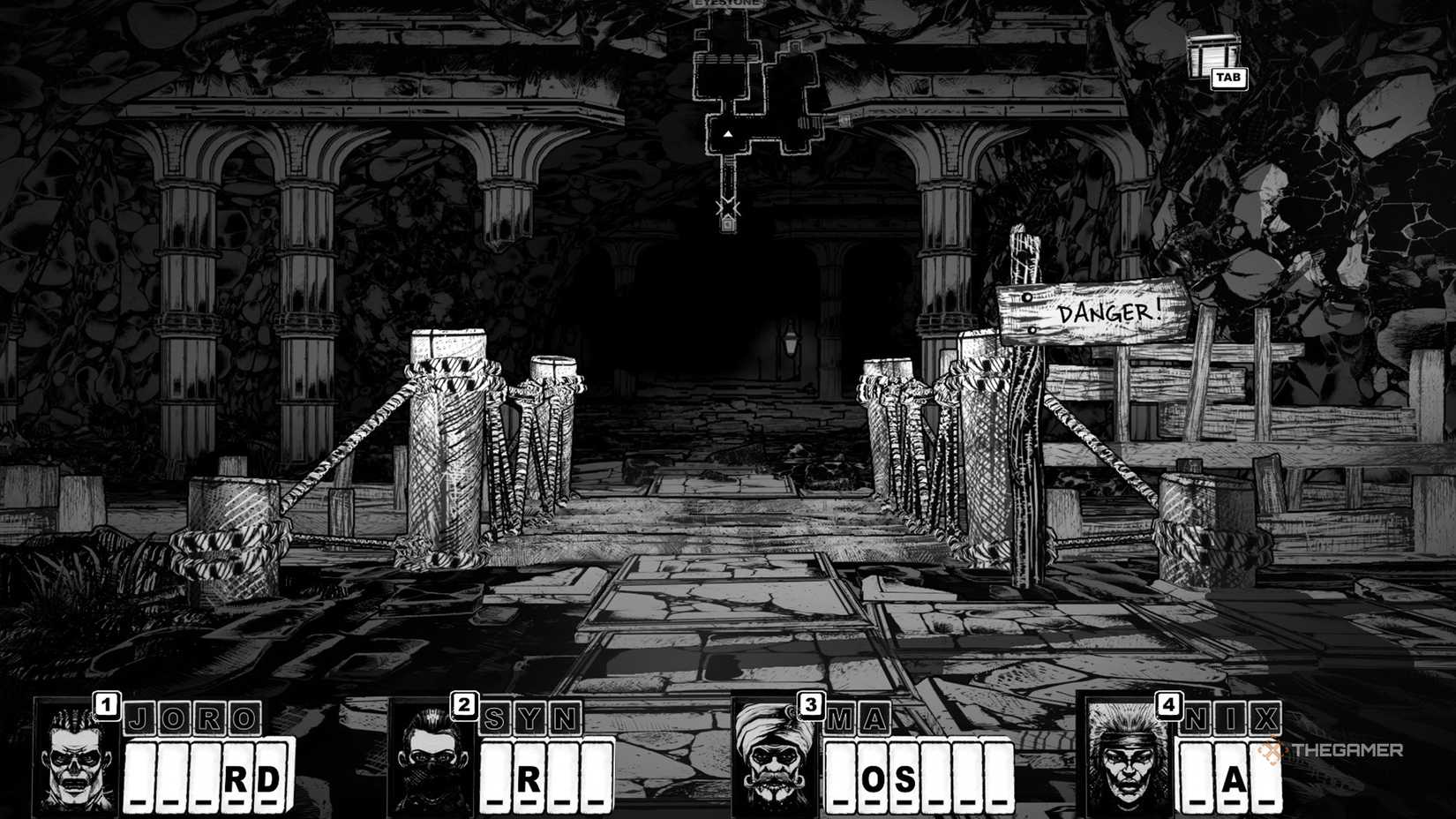Click the player arrow marker on the minimap
The width and height of the screenshot is (1456, 819).
[729, 134]
